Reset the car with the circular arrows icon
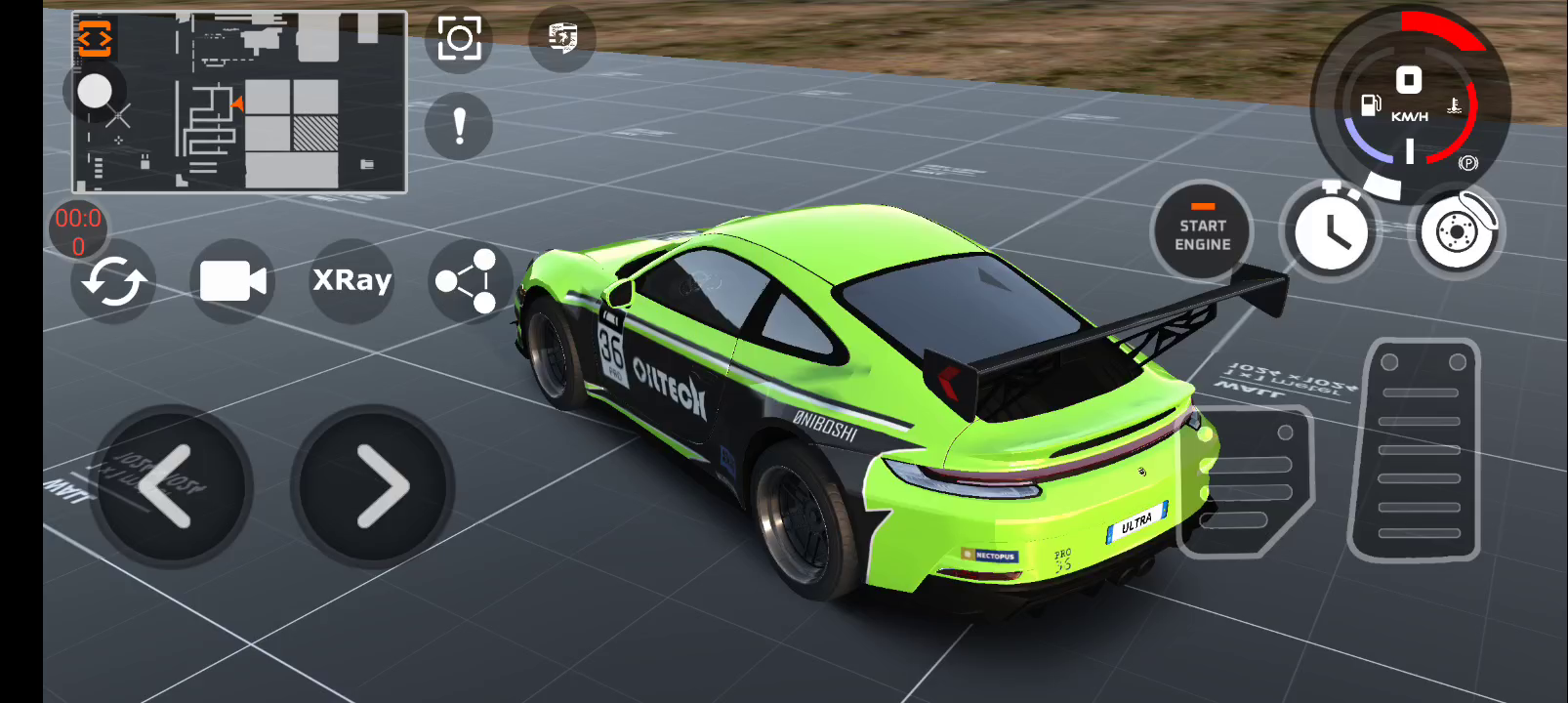1568x703 pixels. click(113, 282)
